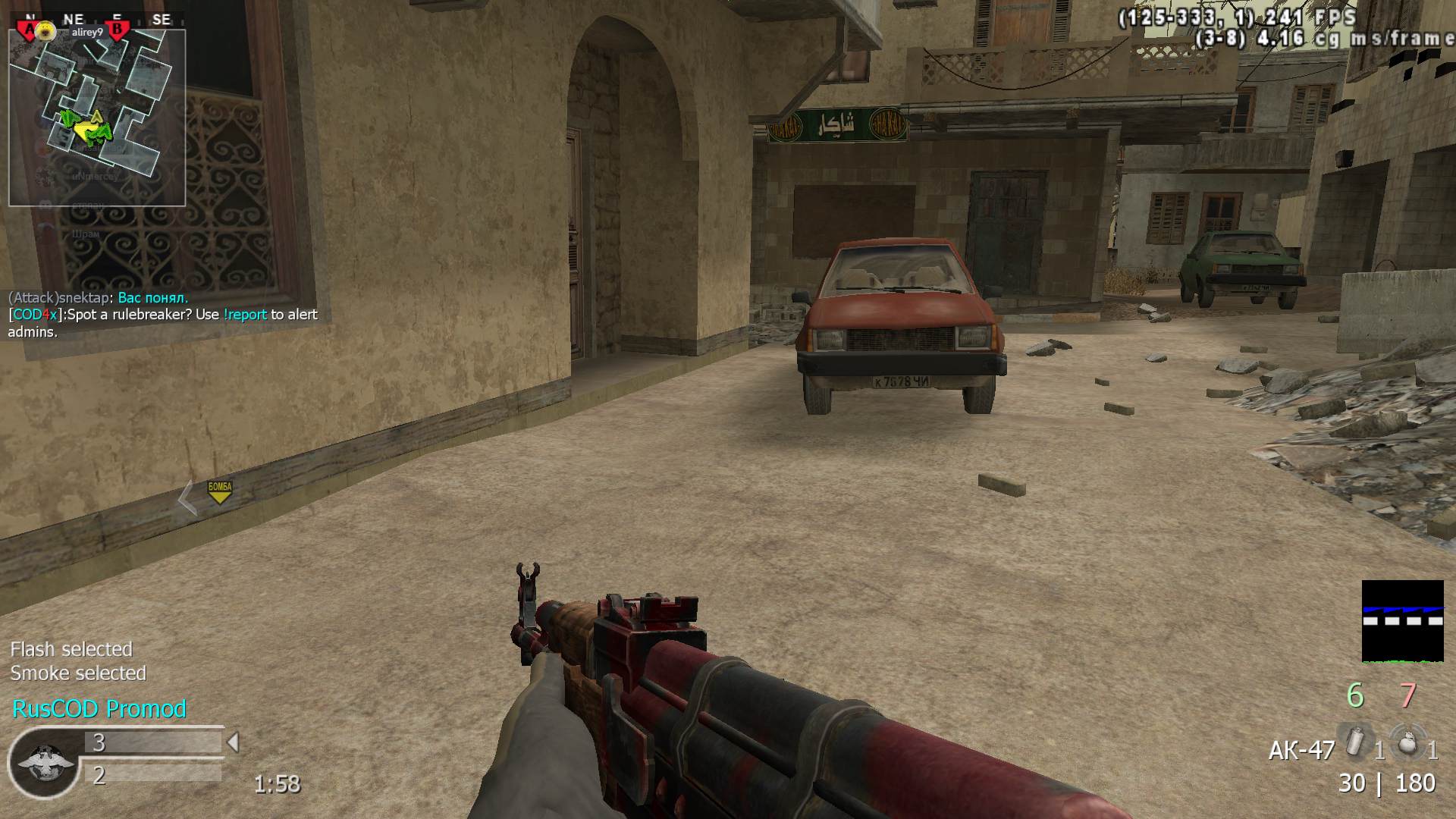Screen dimensions: 1456x819
Task: Select the red B bombsite marker
Action: pyautogui.click(x=118, y=30)
